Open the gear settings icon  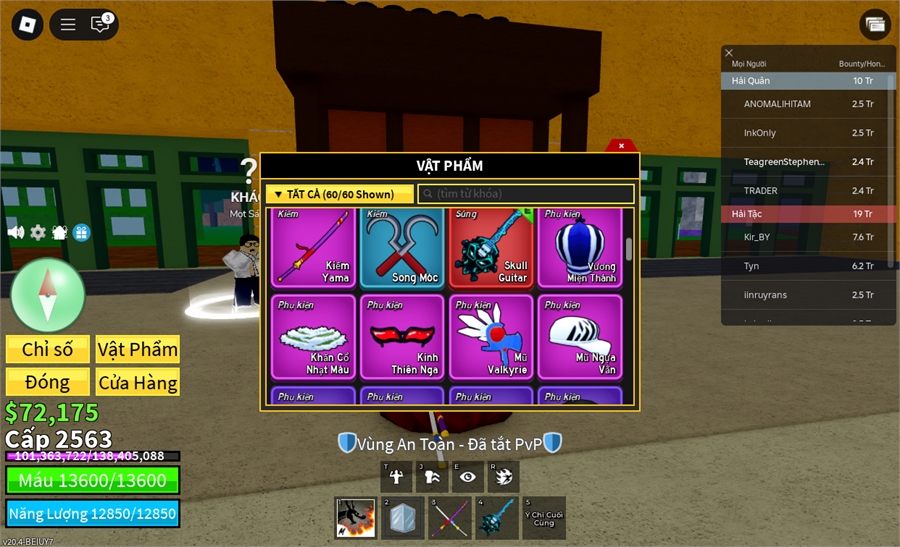[x=38, y=232]
